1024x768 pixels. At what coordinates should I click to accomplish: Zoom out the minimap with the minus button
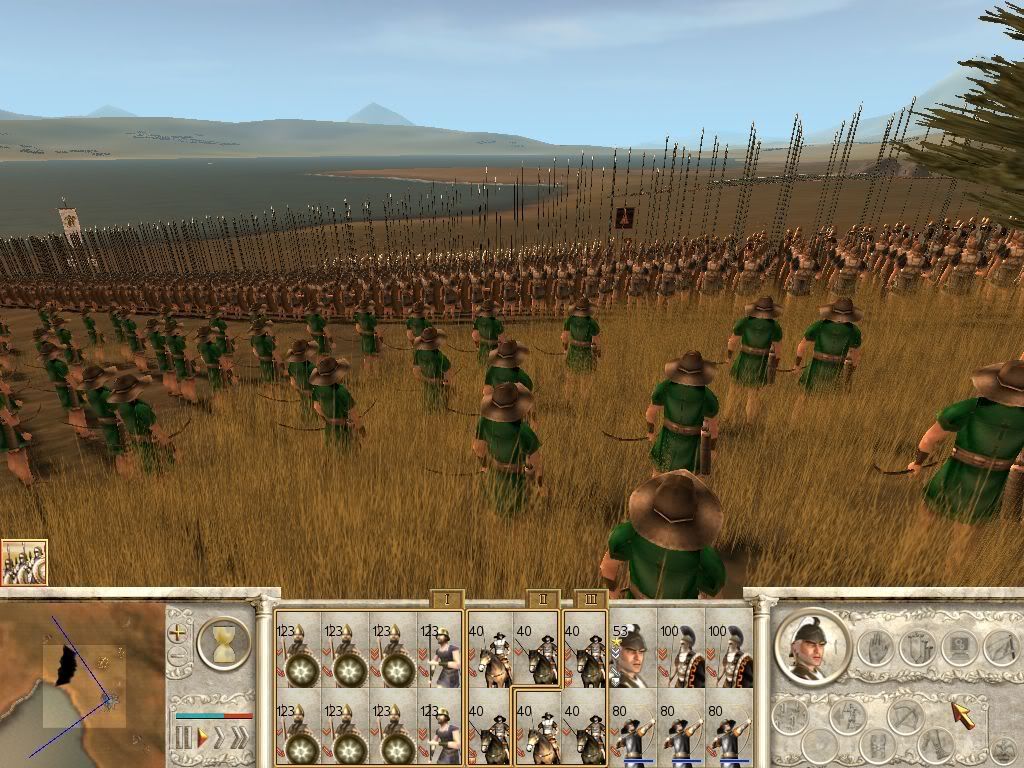coord(178,657)
